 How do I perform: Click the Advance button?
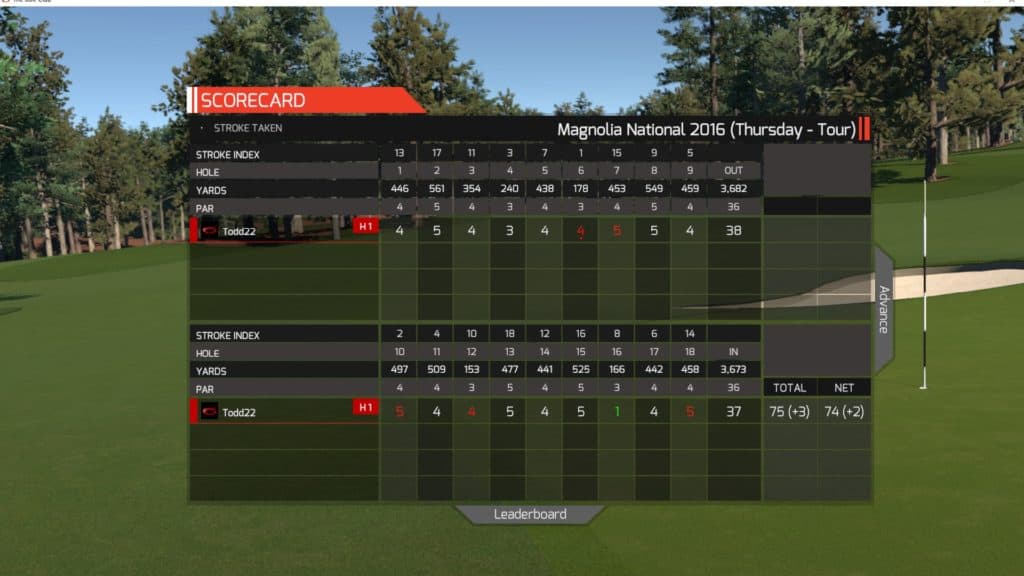pyautogui.click(x=884, y=309)
